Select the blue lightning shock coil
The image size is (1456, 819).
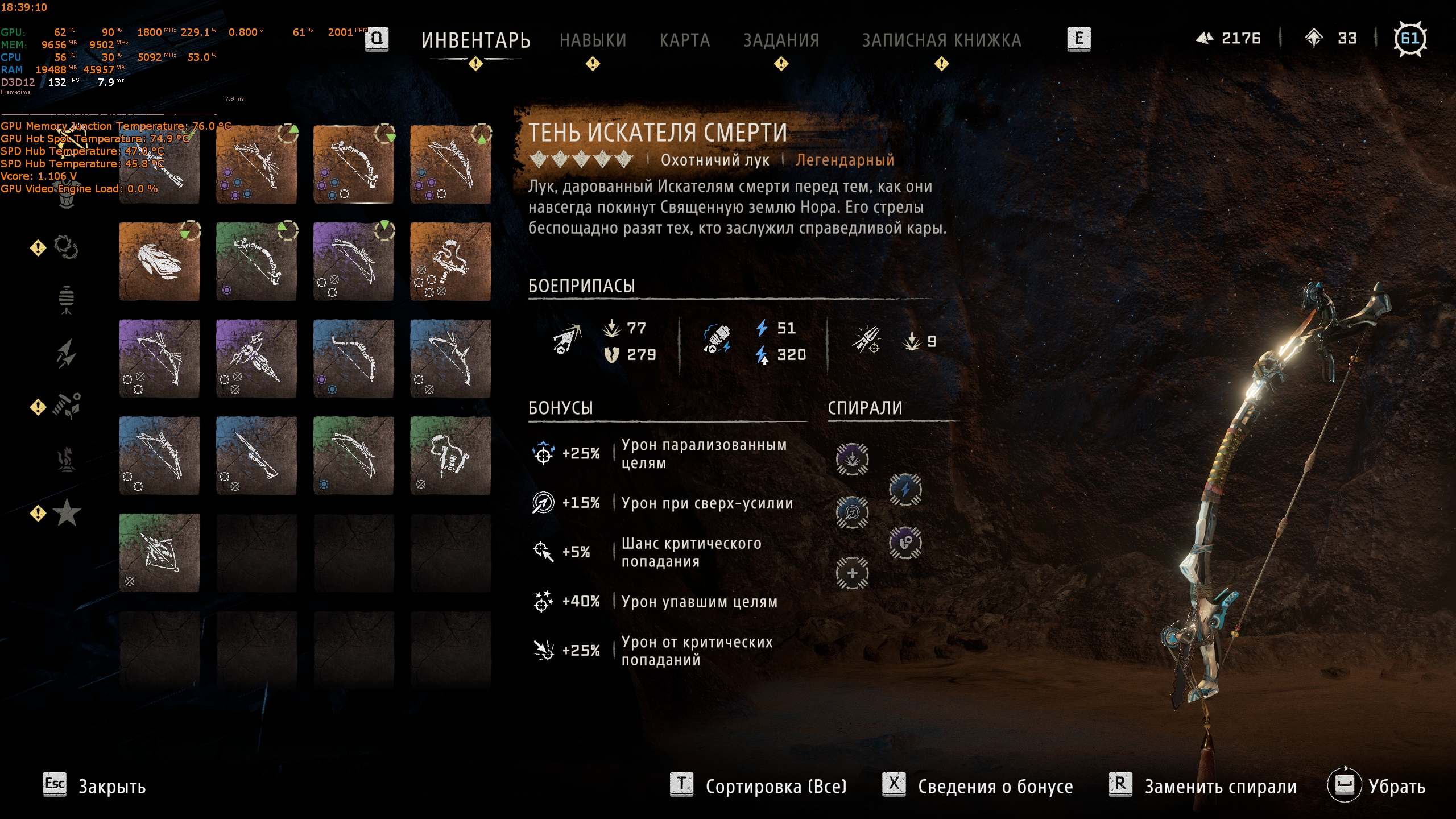click(x=905, y=489)
